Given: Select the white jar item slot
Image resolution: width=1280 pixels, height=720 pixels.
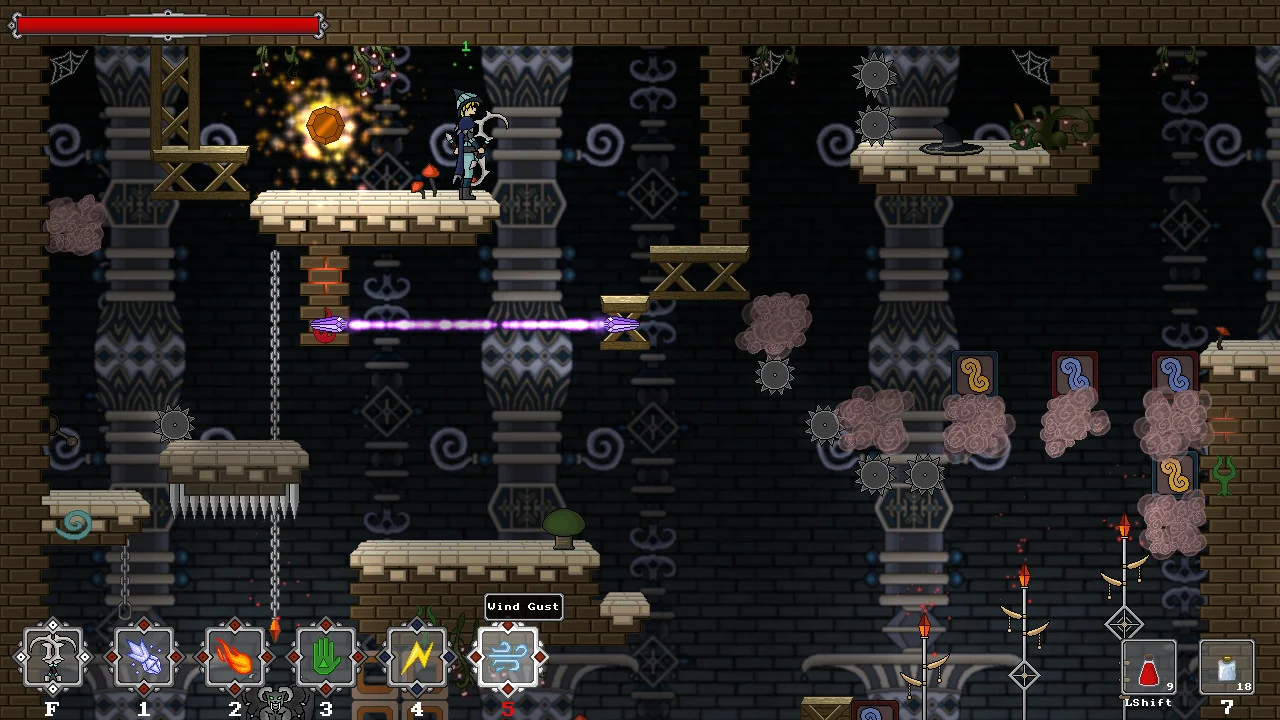Looking at the screenshot, I should tap(1226, 667).
